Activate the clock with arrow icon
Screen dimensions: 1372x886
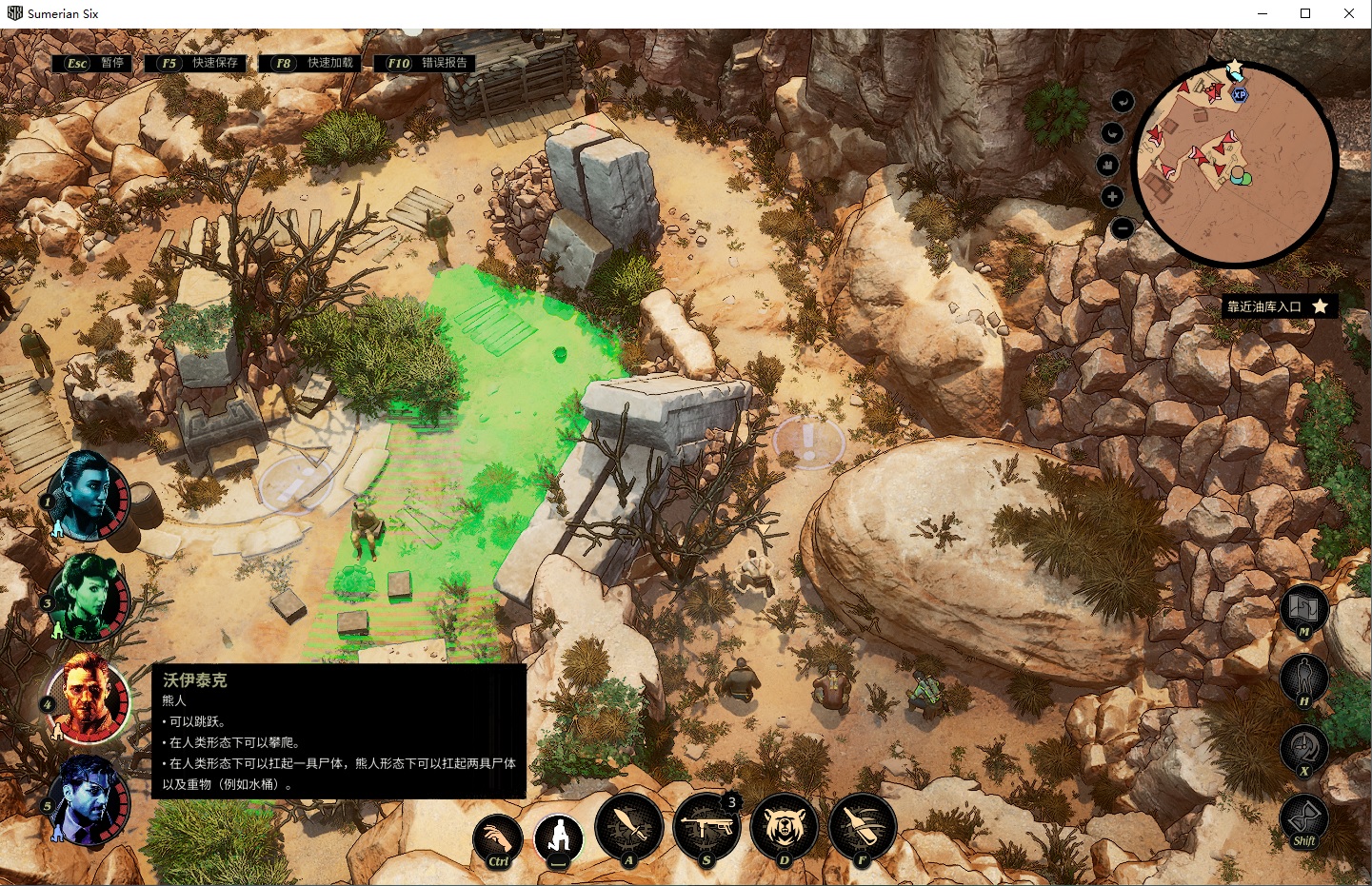pos(1303,748)
